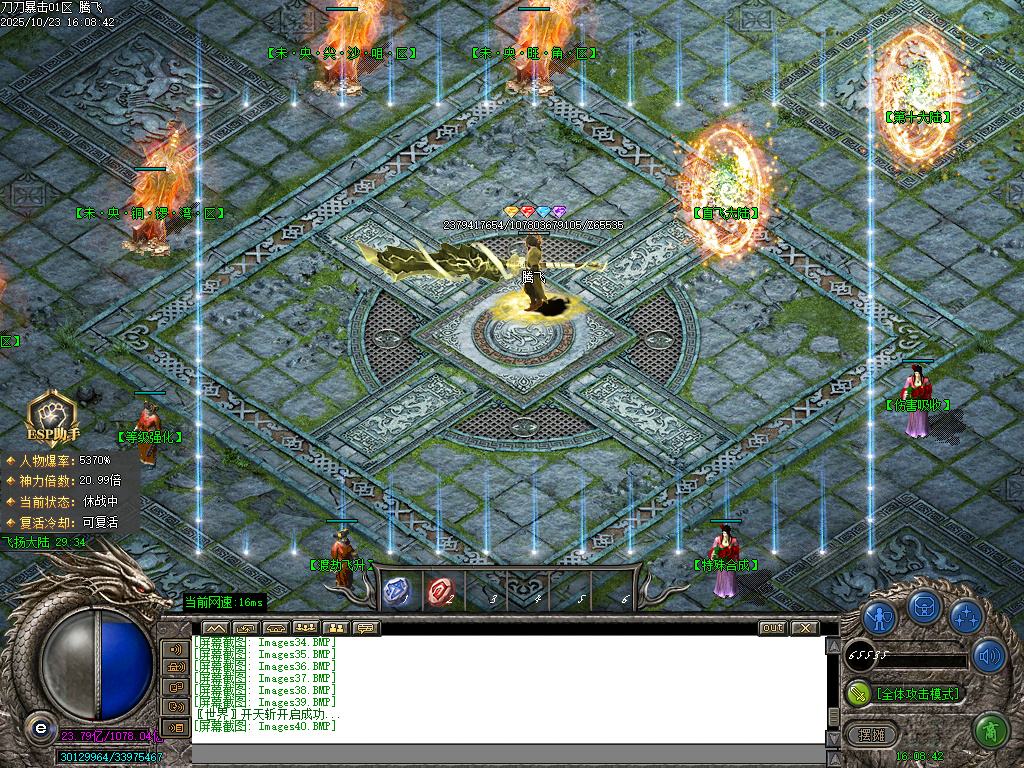Open the bag via the treasure chest icon
Image resolution: width=1024 pixels, height=768 pixels.
pyautogui.click(x=923, y=607)
